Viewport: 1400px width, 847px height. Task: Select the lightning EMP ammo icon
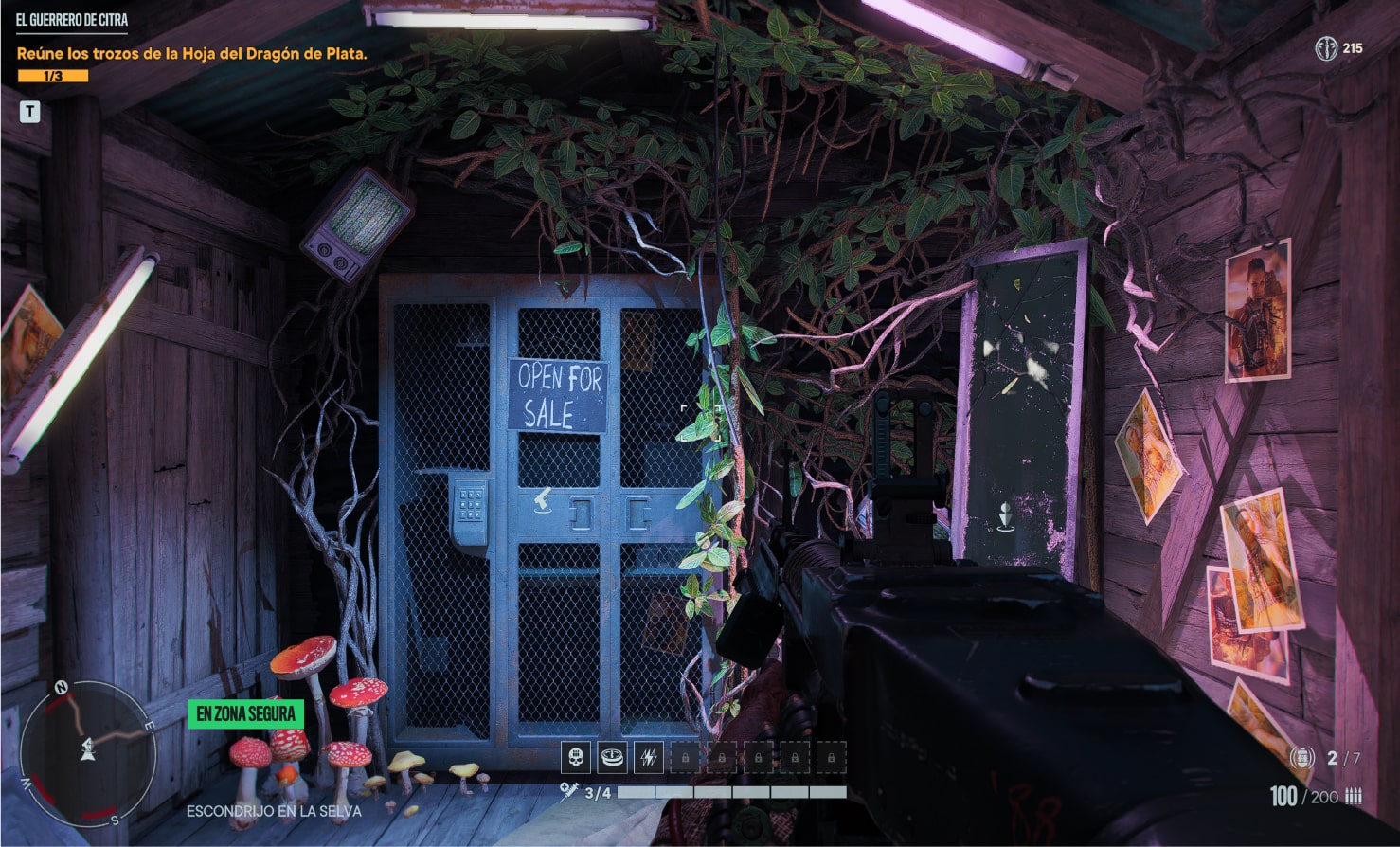tap(649, 757)
